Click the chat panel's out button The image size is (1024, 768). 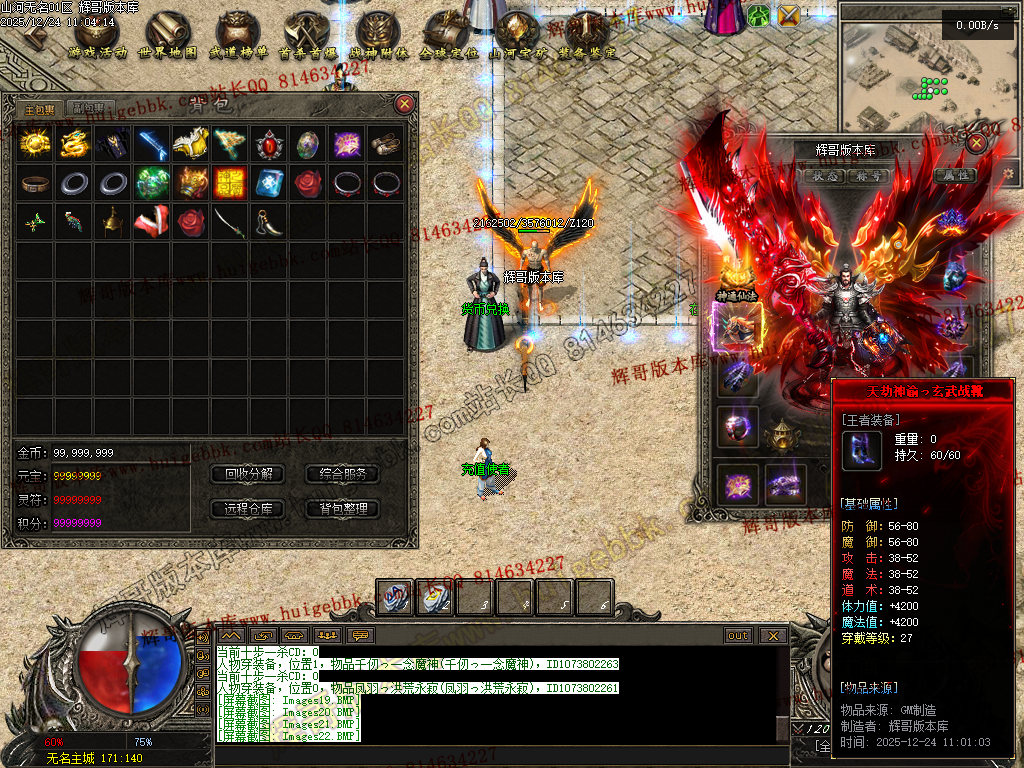tap(738, 635)
